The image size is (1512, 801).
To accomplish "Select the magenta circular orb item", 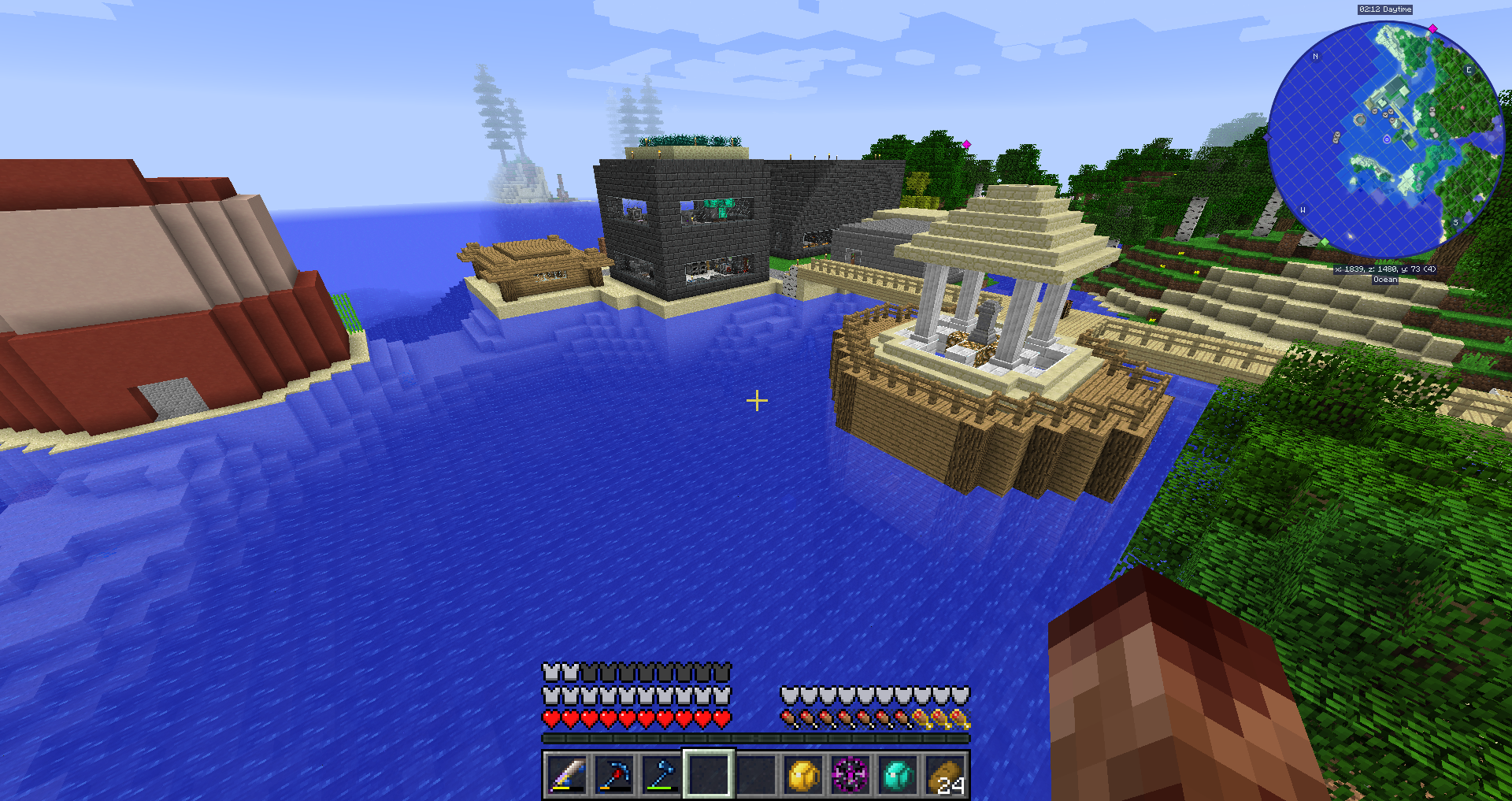I will tap(850, 775).
